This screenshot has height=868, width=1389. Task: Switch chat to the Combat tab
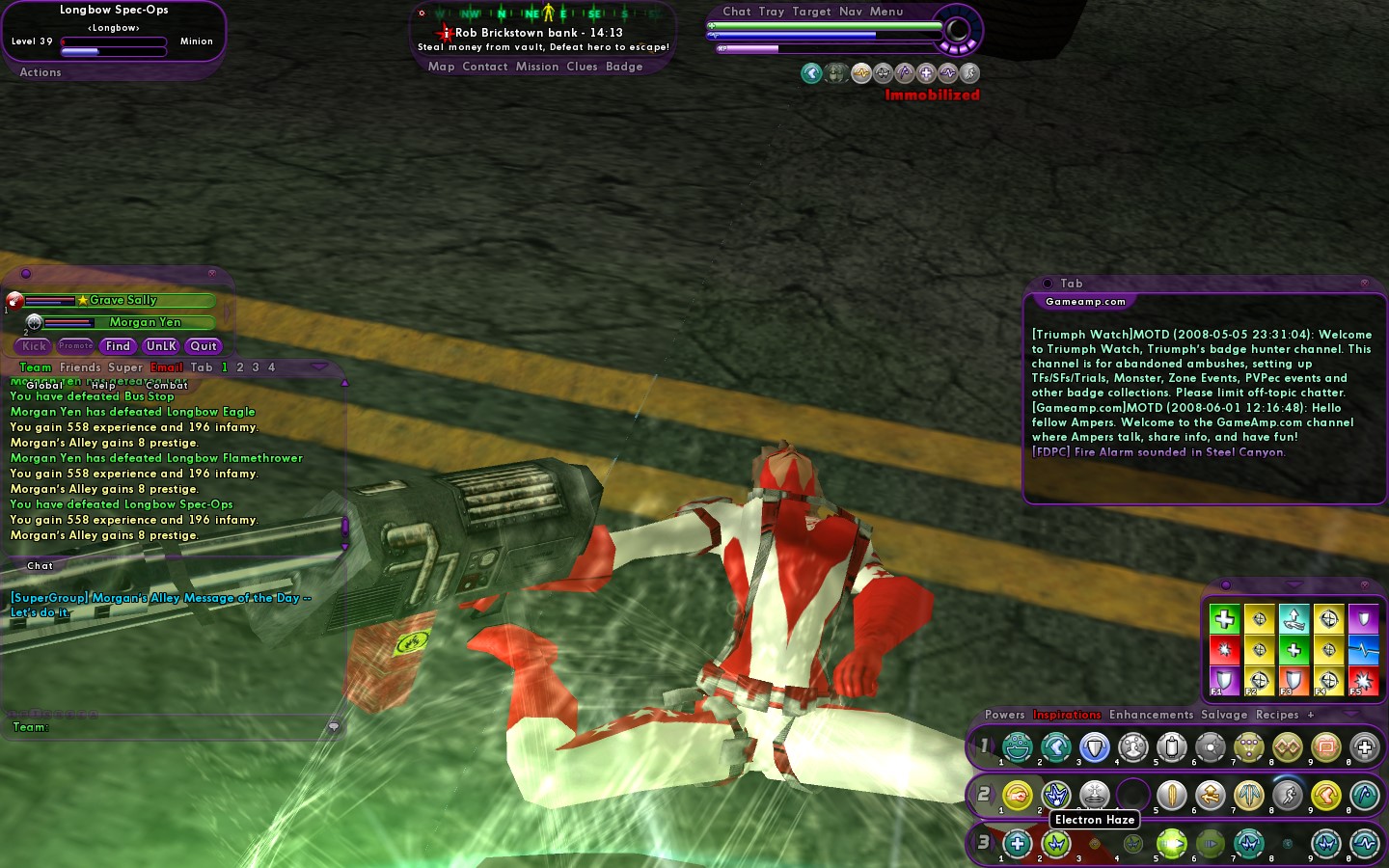pos(167,385)
